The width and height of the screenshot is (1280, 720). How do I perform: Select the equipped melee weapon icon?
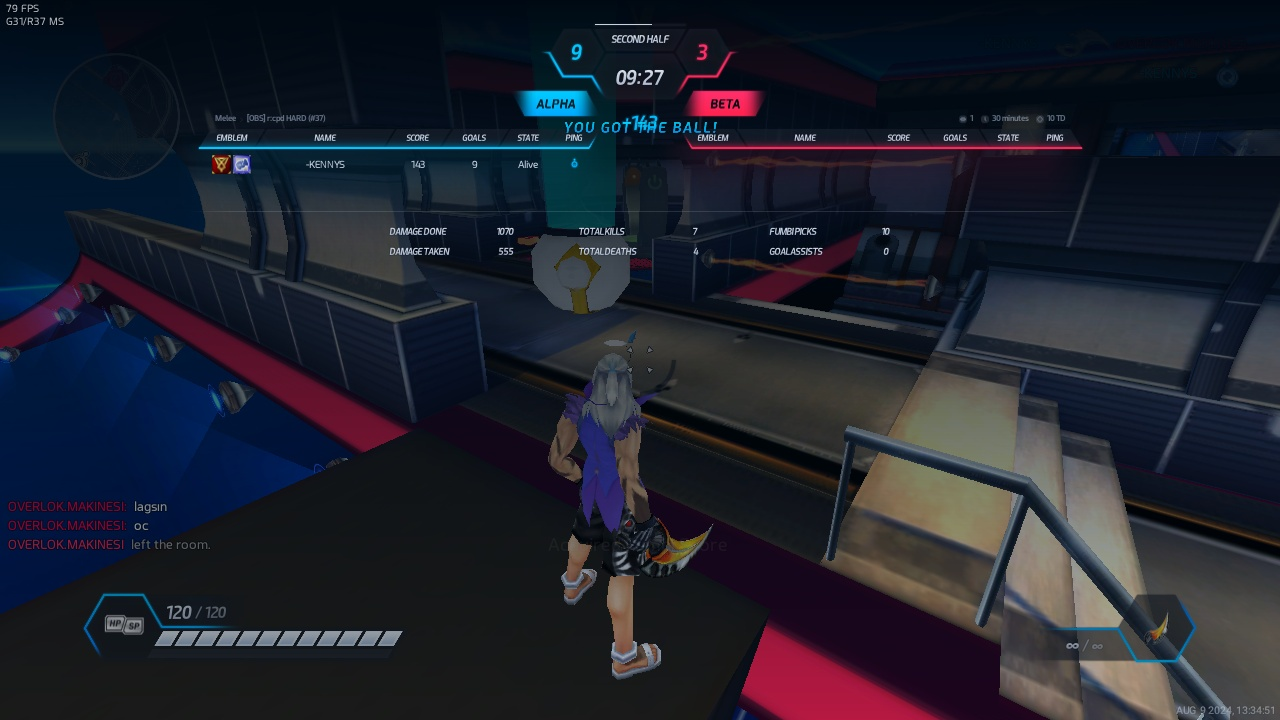tap(1157, 630)
